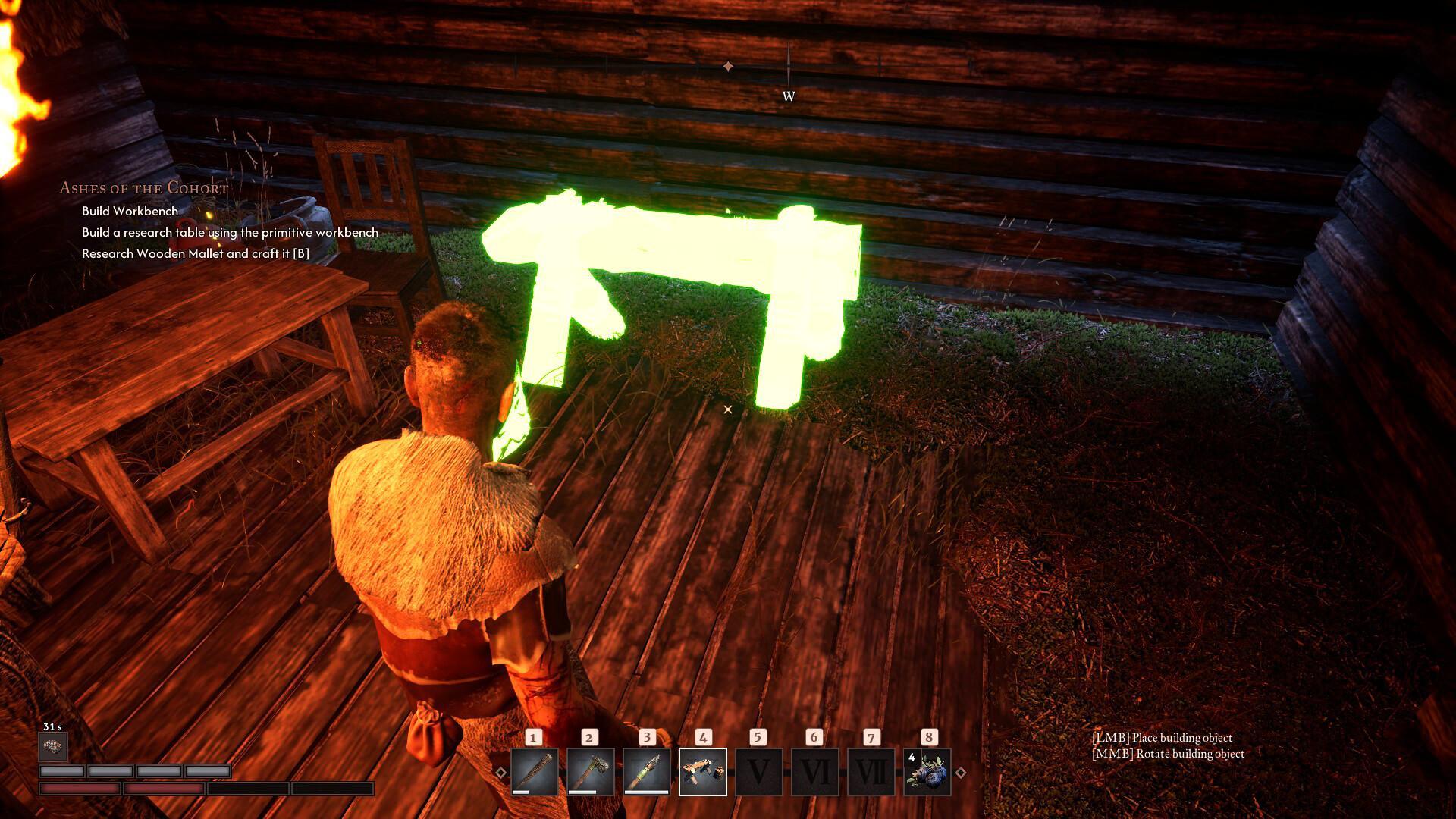1456x819 pixels.
Task: Select the Wooden Mallet research objective
Action: (x=196, y=253)
